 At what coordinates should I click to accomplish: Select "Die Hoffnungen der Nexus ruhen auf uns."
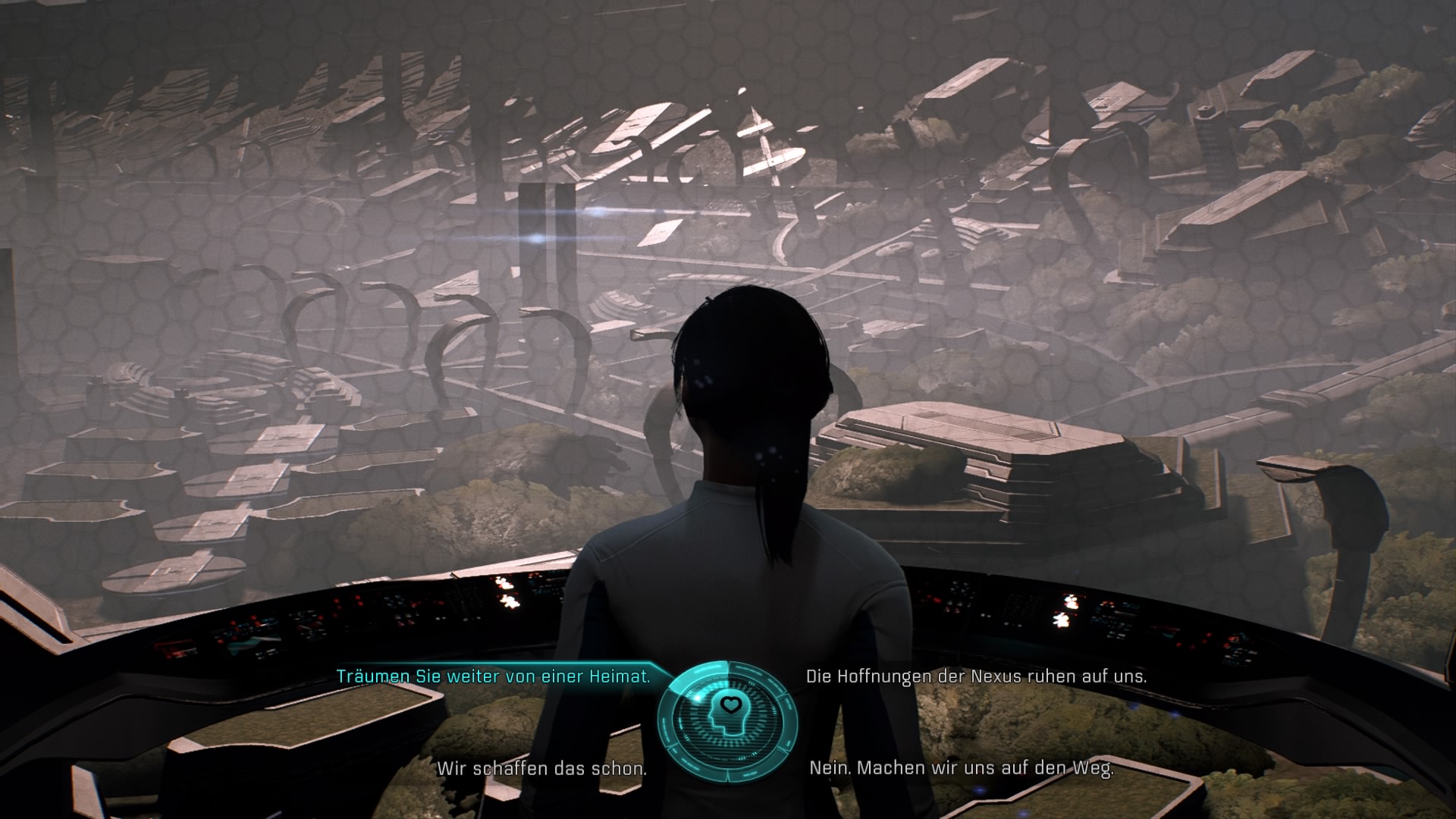pyautogui.click(x=976, y=676)
